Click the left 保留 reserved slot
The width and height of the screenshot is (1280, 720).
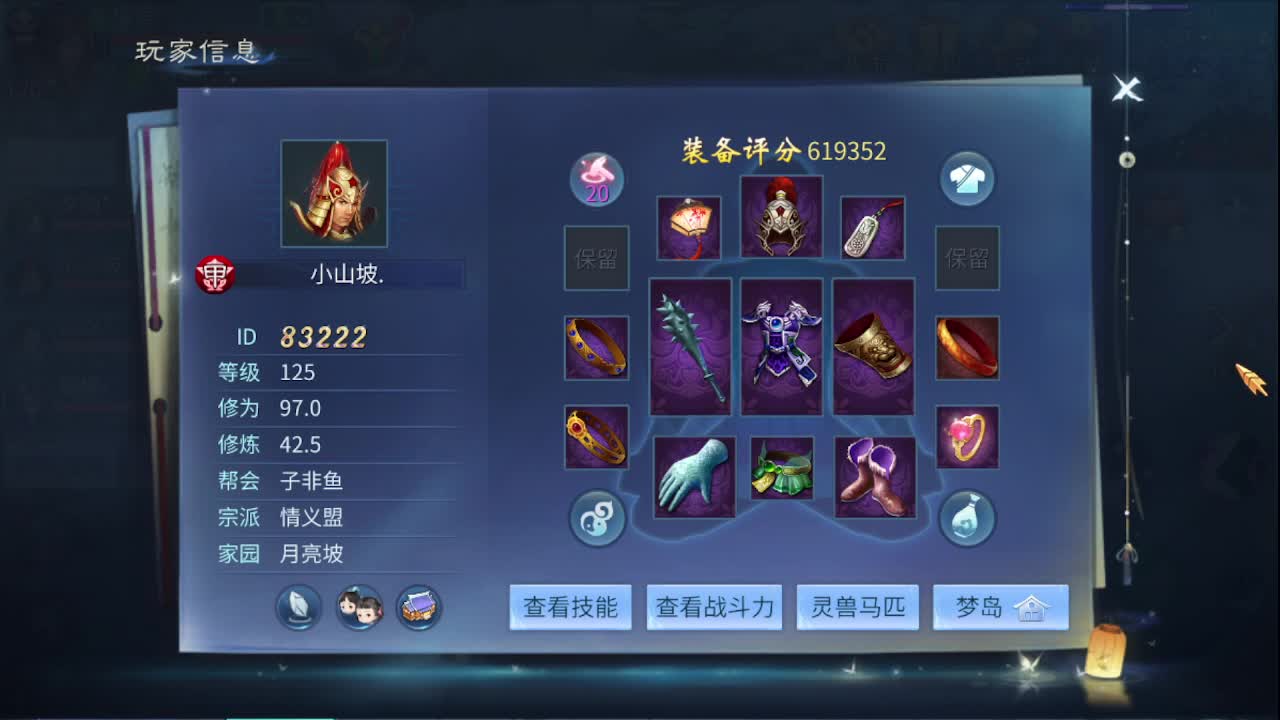pos(596,258)
